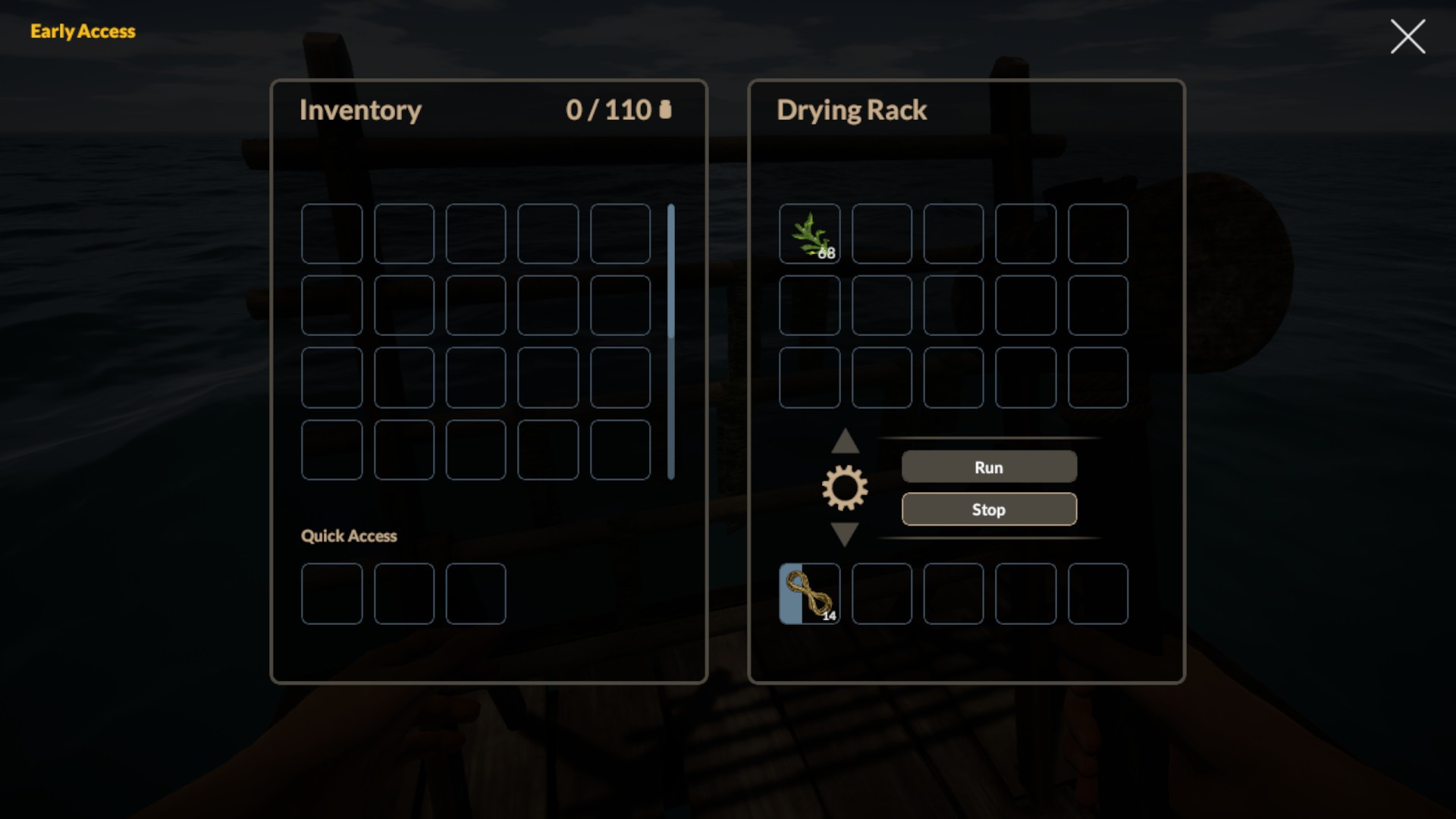Select the green plant stack of 68
Viewport: 1456px width, 819px height.
click(x=809, y=234)
